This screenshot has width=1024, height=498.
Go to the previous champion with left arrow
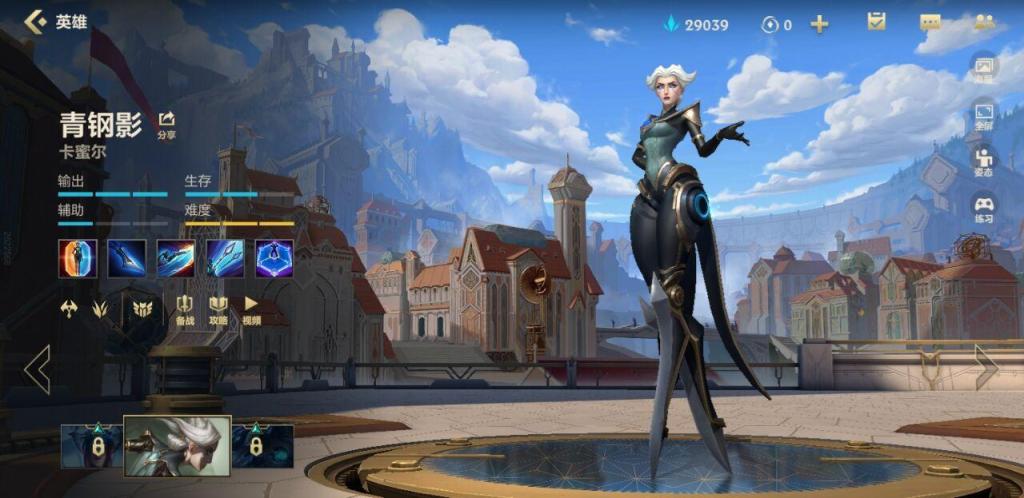click(x=37, y=369)
